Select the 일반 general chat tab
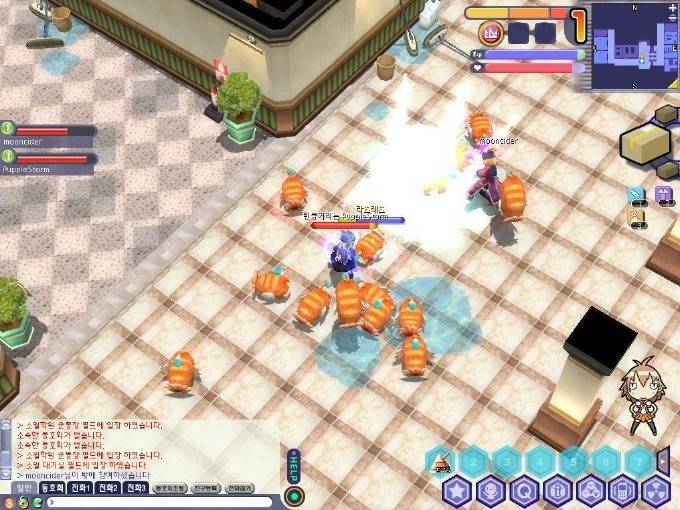The image size is (680, 510). (23, 488)
